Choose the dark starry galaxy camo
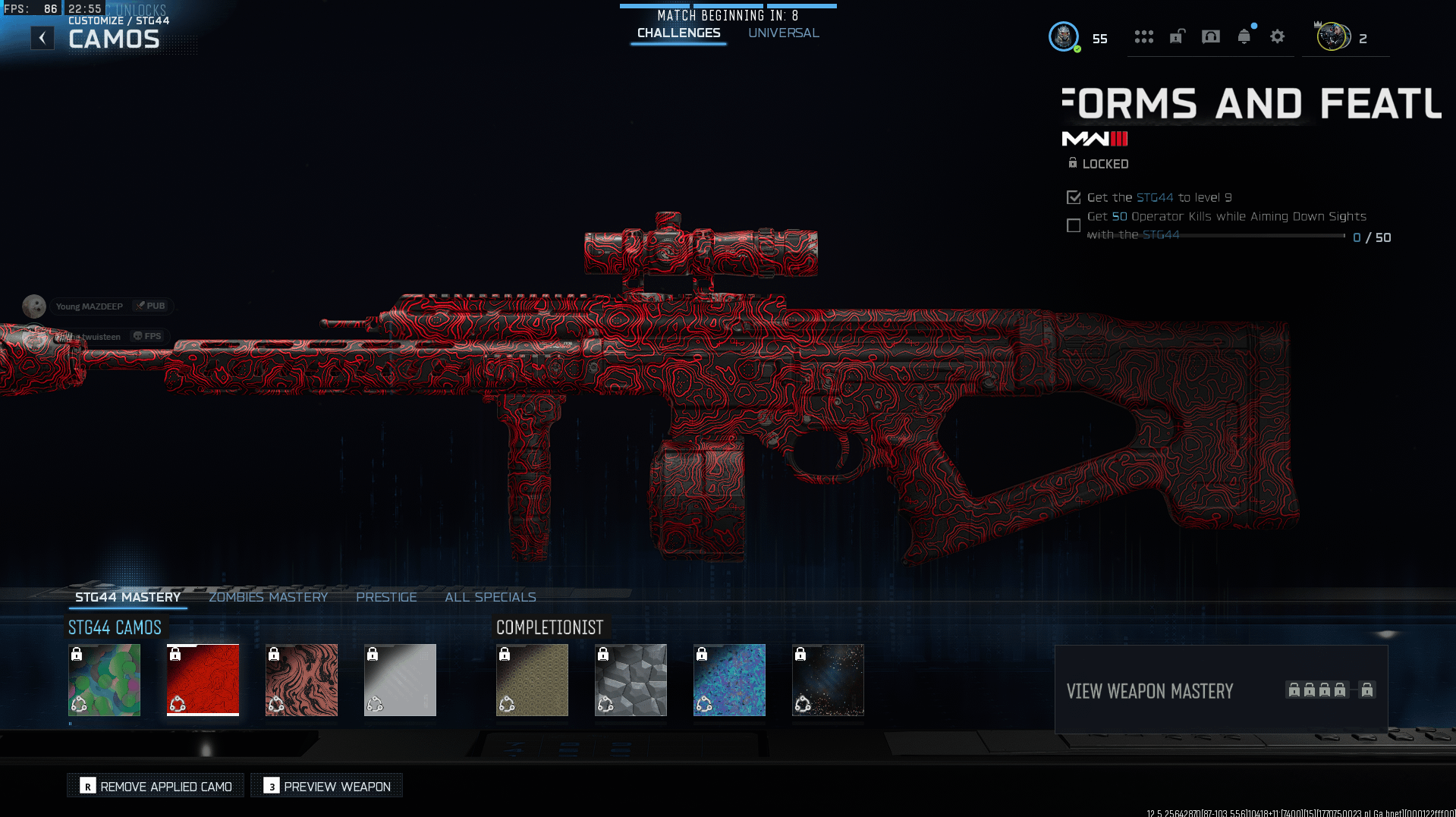 pos(829,680)
